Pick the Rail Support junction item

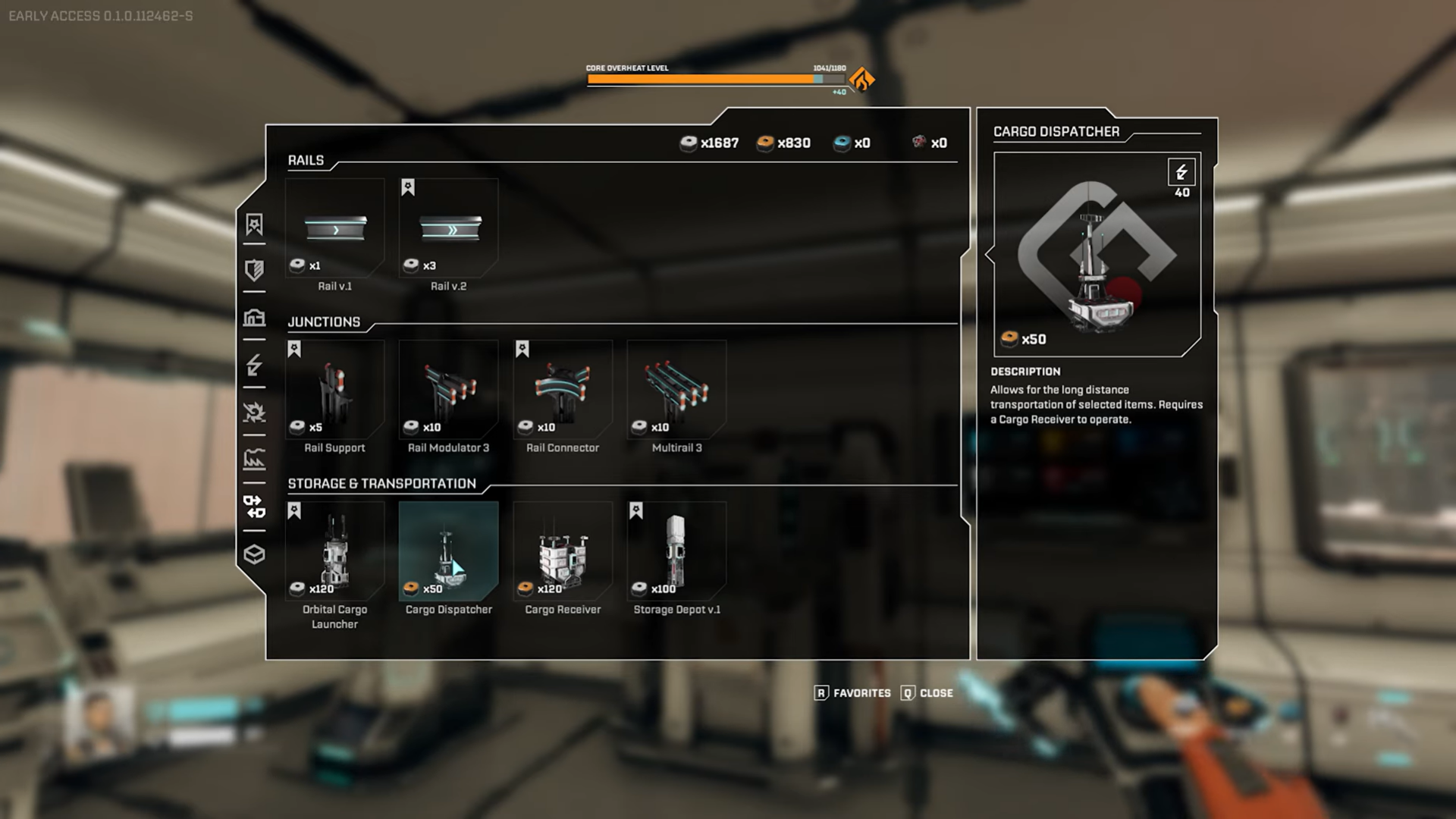334,390
